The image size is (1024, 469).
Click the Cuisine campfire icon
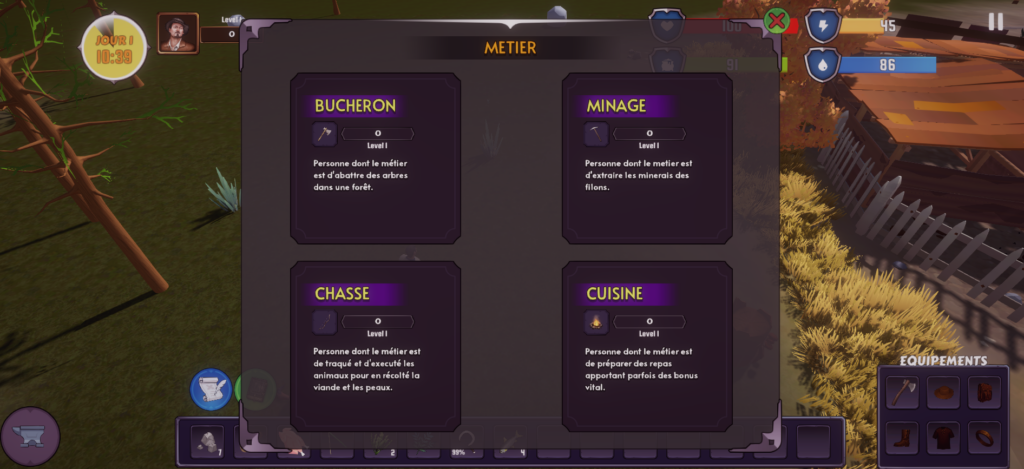[x=596, y=322]
